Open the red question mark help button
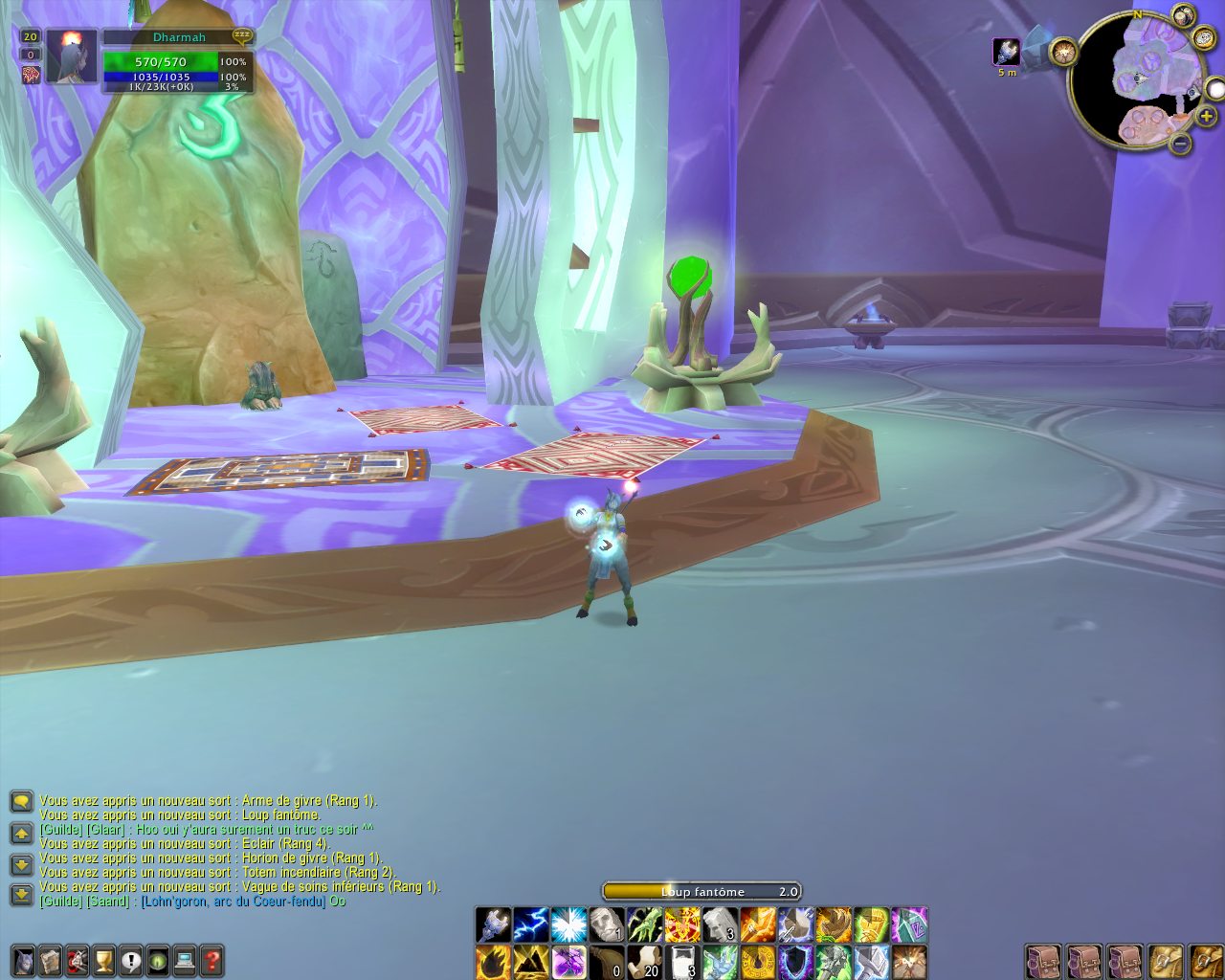This screenshot has height=980, width=1225. coord(212,960)
